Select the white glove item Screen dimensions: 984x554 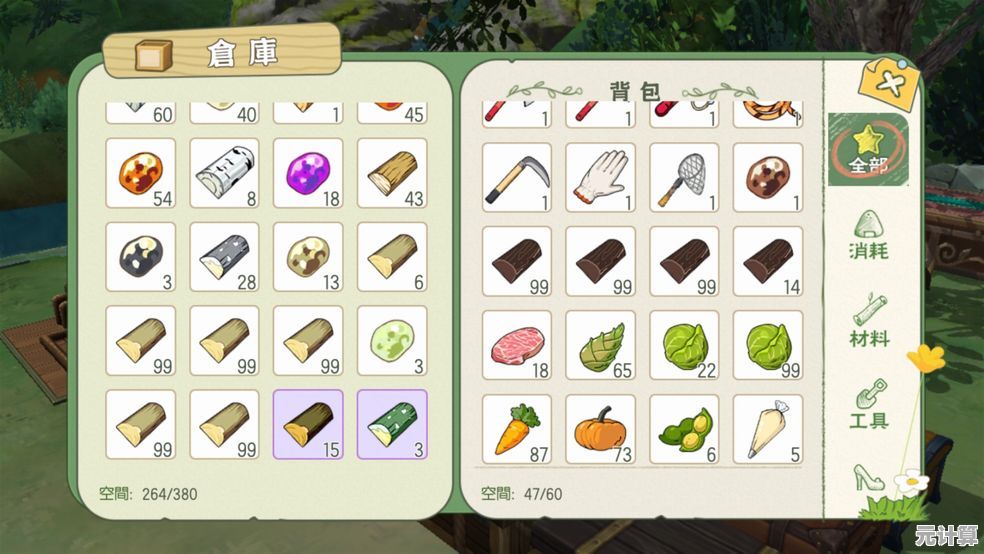601,178
